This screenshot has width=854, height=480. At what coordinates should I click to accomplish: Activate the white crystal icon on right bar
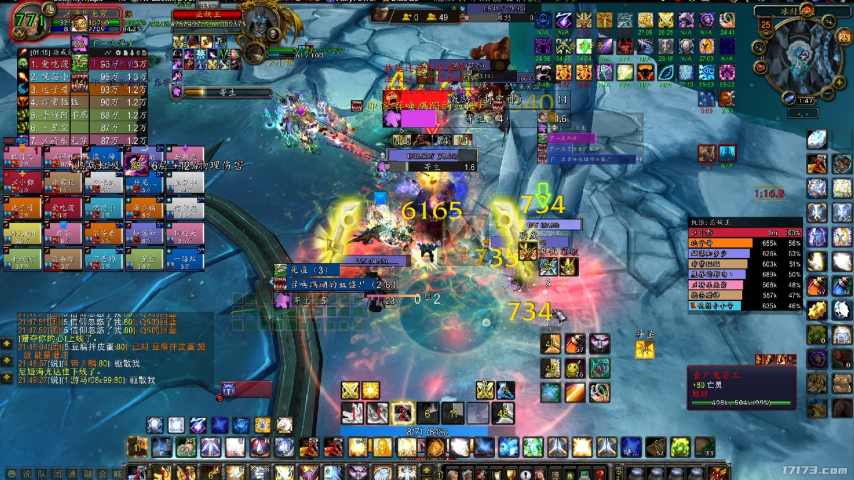click(817, 140)
